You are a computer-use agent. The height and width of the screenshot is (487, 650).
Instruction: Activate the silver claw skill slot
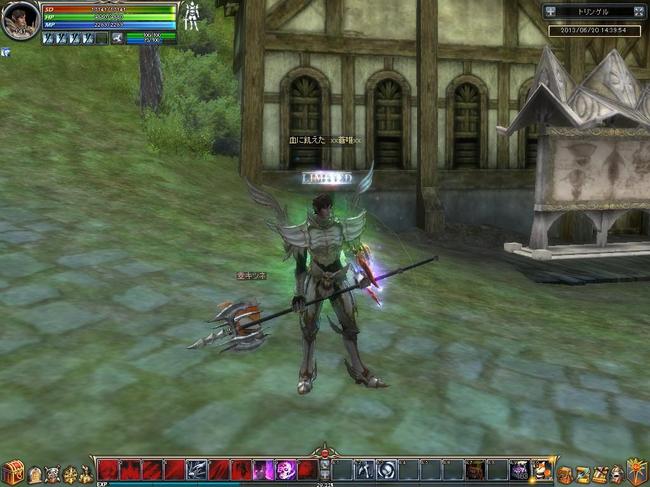[x=197, y=469]
